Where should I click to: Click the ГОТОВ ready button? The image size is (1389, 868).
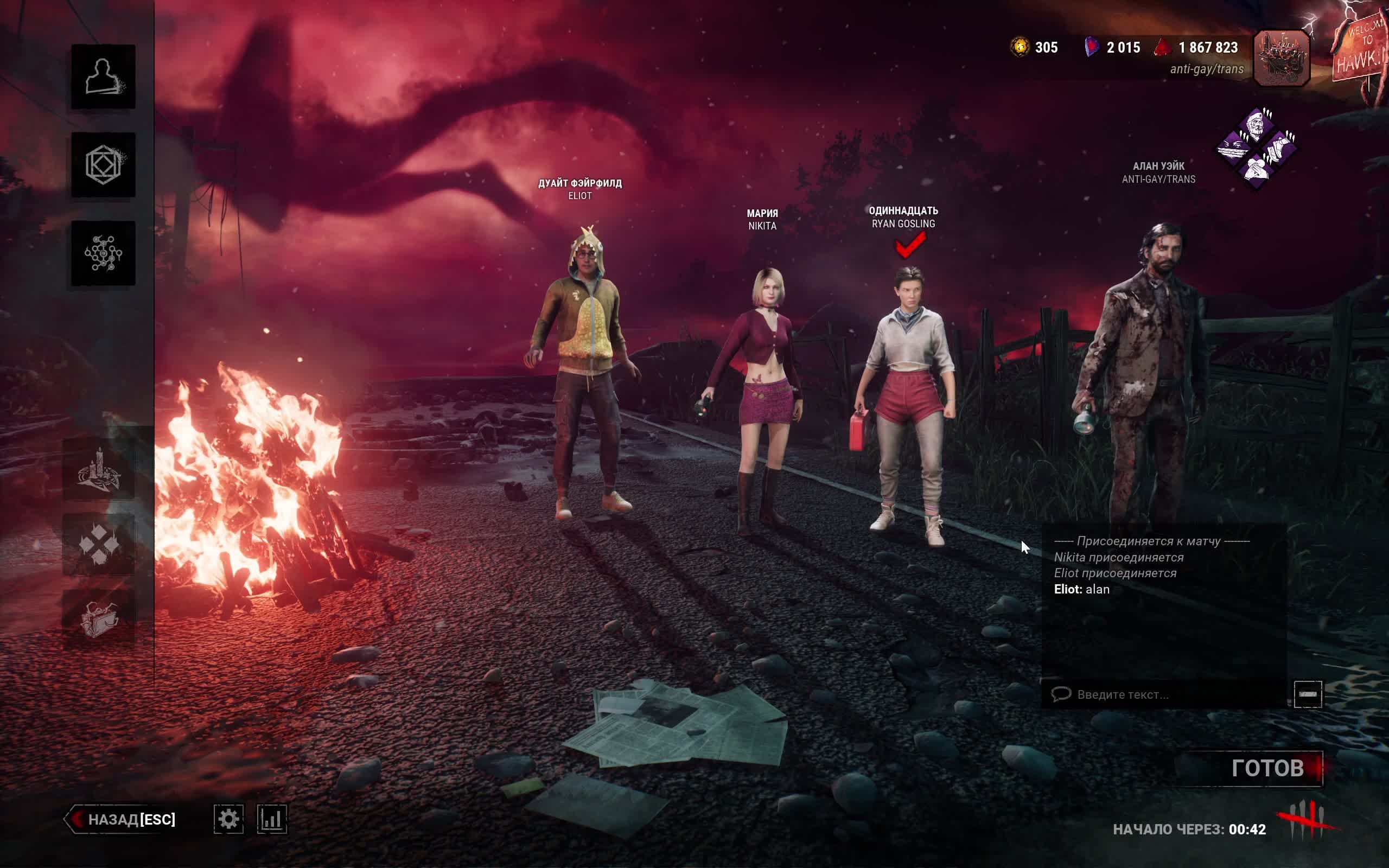pos(1267,768)
